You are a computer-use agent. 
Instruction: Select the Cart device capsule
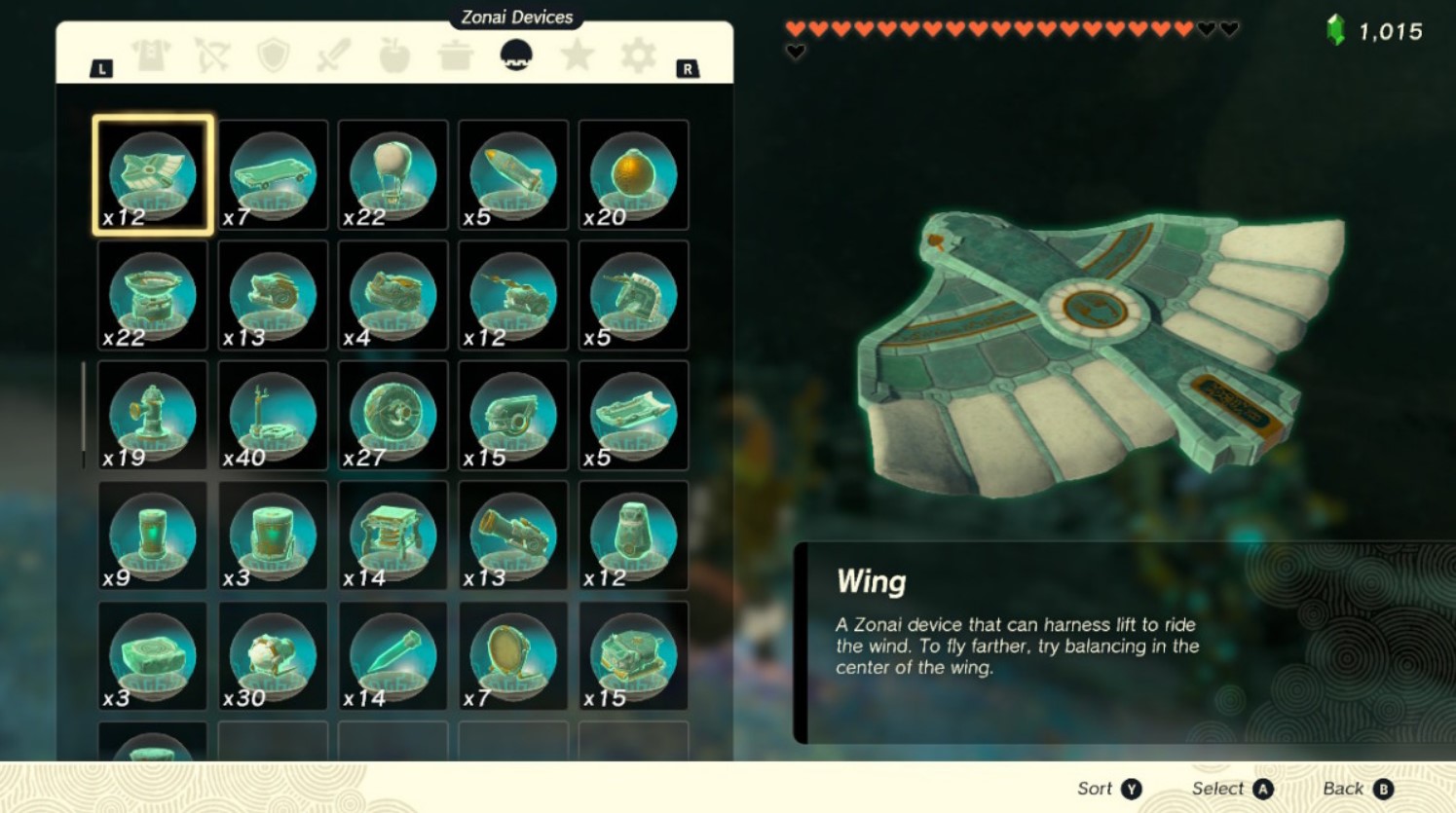click(x=273, y=175)
